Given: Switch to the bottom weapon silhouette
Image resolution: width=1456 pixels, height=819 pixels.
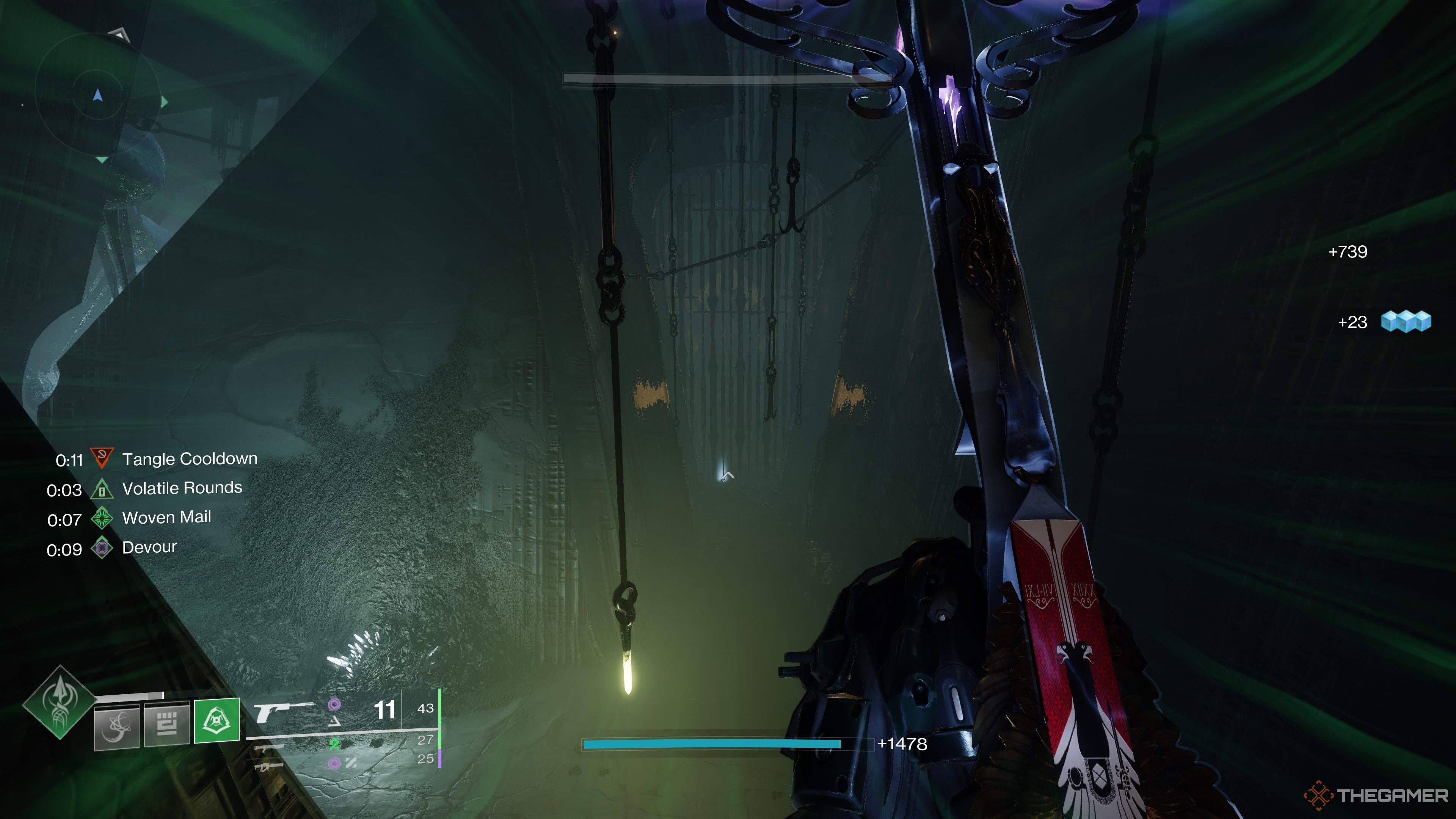Looking at the screenshot, I should (x=269, y=766).
